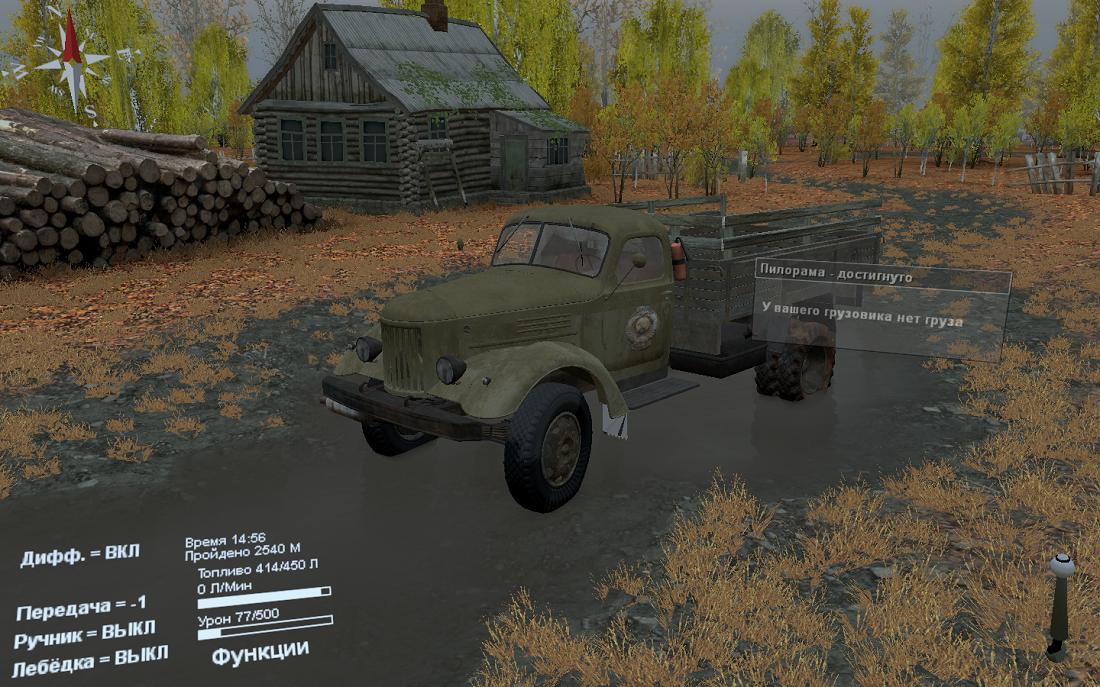This screenshot has width=1100, height=687.
Task: Click the compass rose icon
Action: tap(71, 60)
